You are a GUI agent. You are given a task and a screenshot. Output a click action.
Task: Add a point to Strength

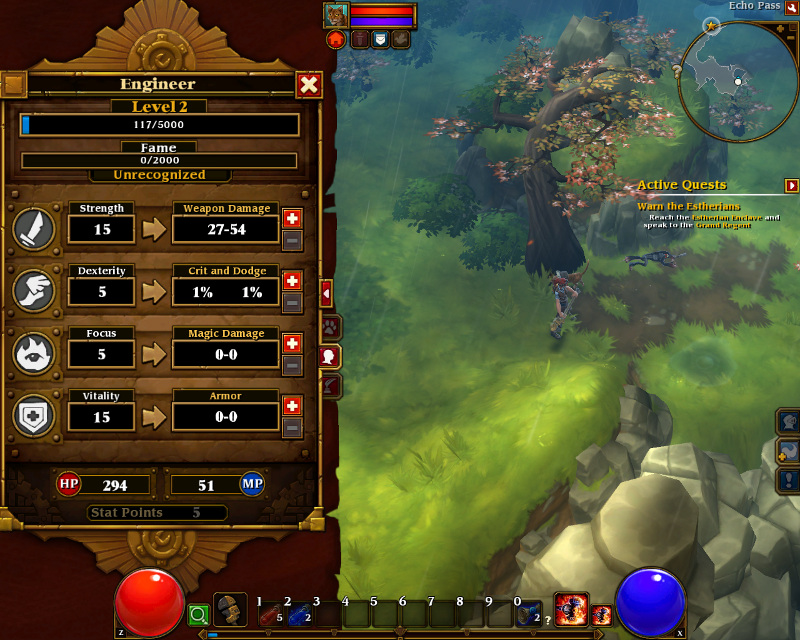pyautogui.click(x=292, y=218)
